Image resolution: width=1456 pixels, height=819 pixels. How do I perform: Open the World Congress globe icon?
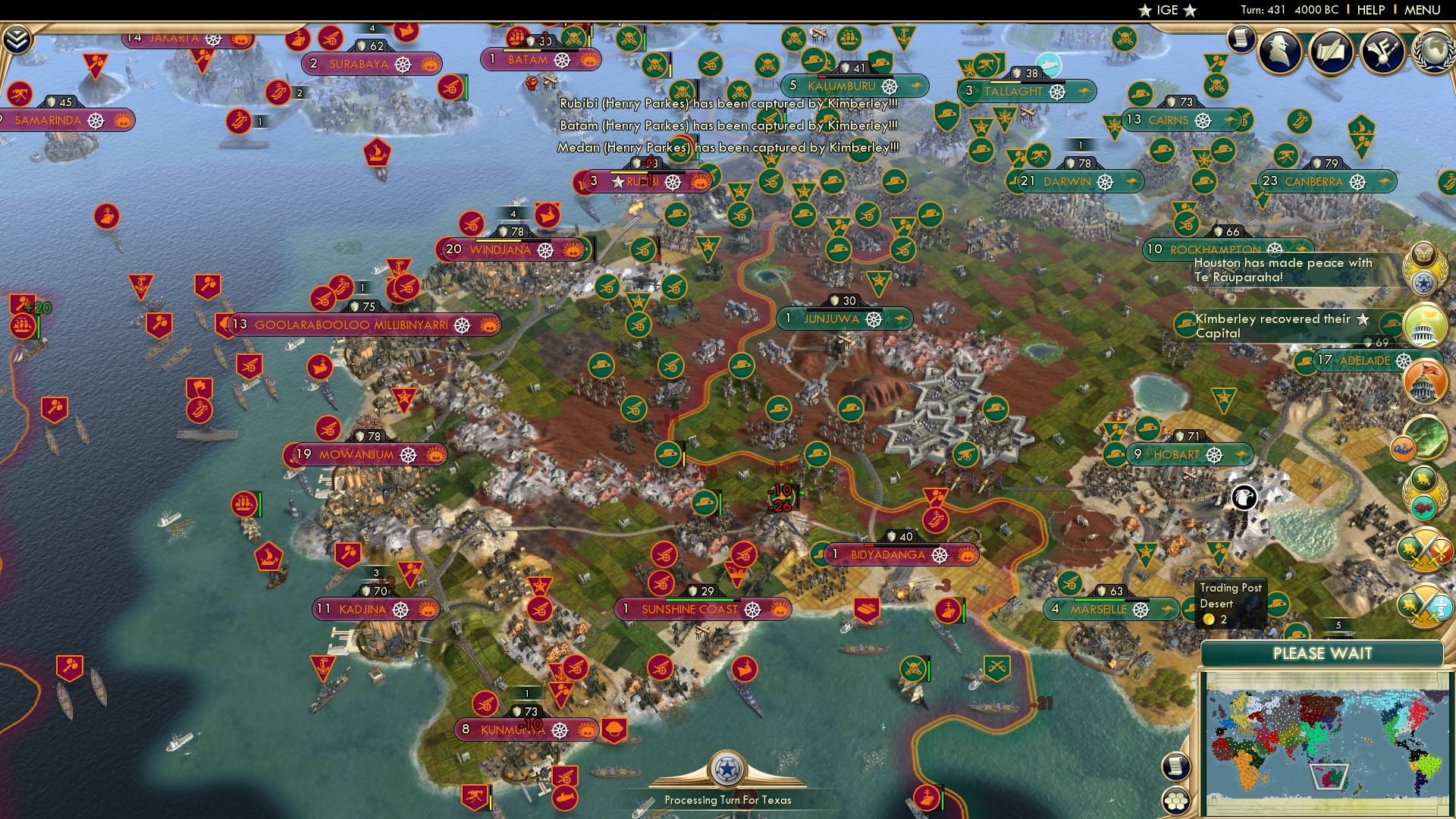pyautogui.click(x=1432, y=51)
